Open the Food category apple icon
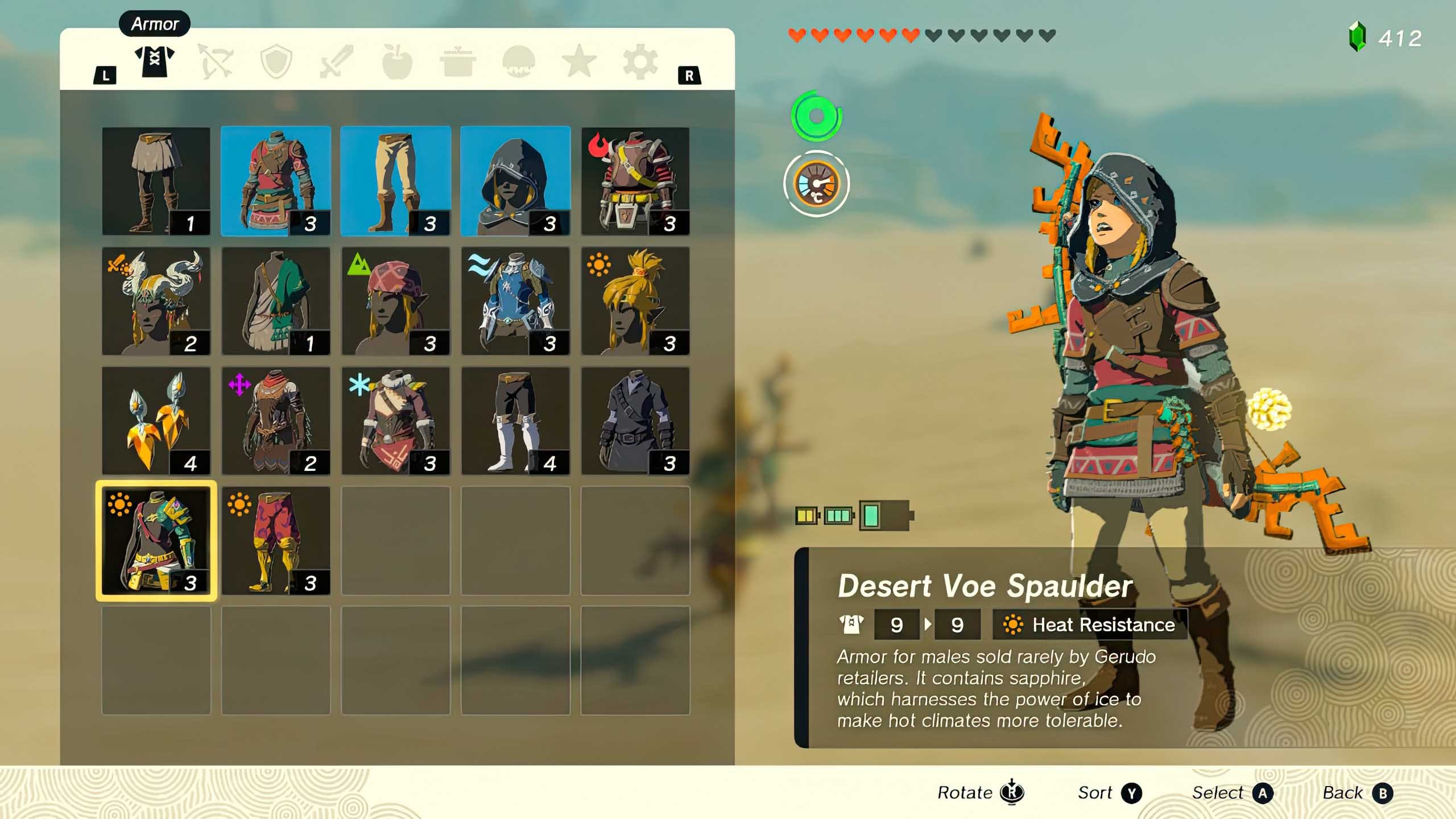Viewport: 1456px width, 819px height. (398, 63)
